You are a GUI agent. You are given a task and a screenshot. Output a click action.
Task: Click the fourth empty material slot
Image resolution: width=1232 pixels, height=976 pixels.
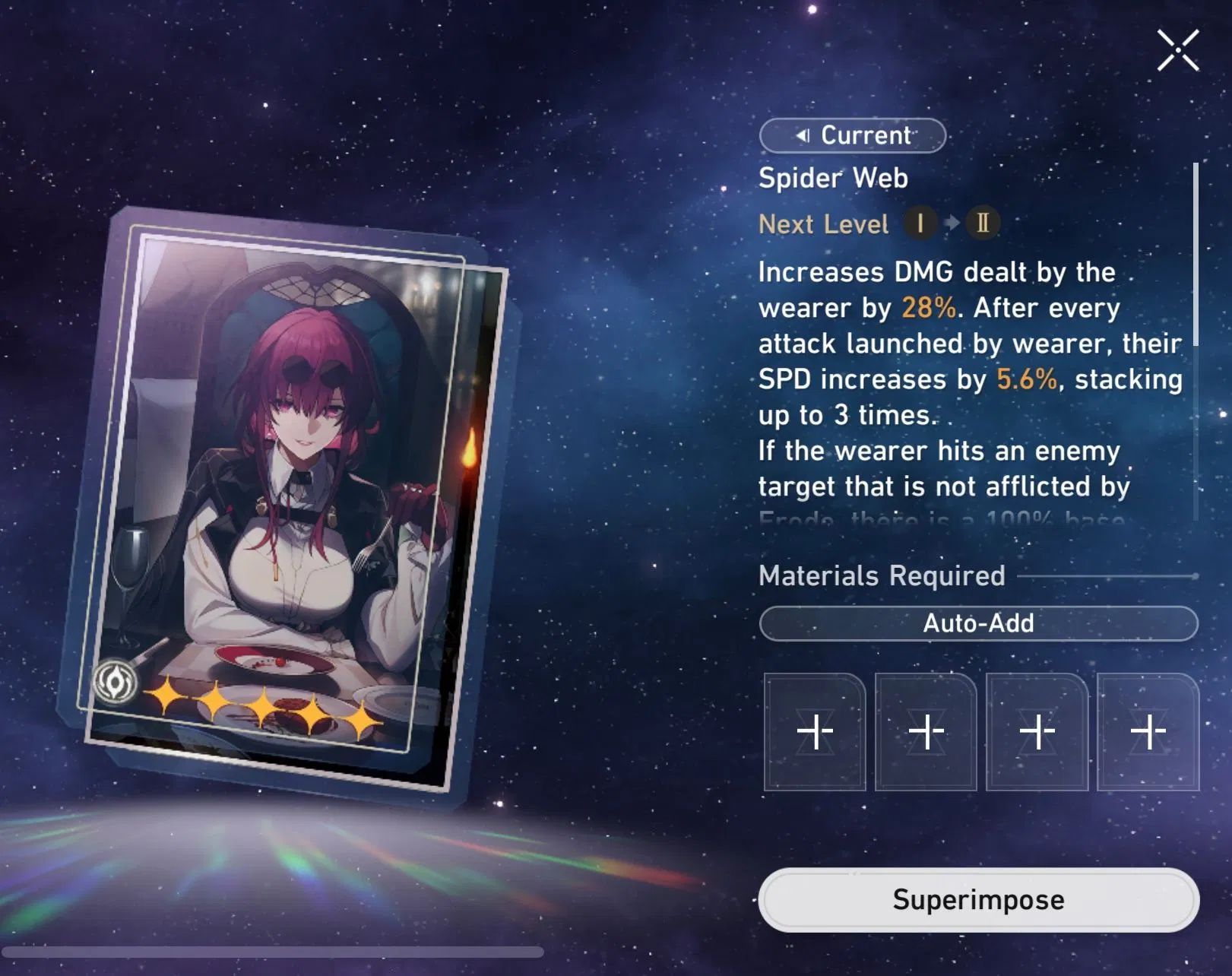pos(1148,731)
